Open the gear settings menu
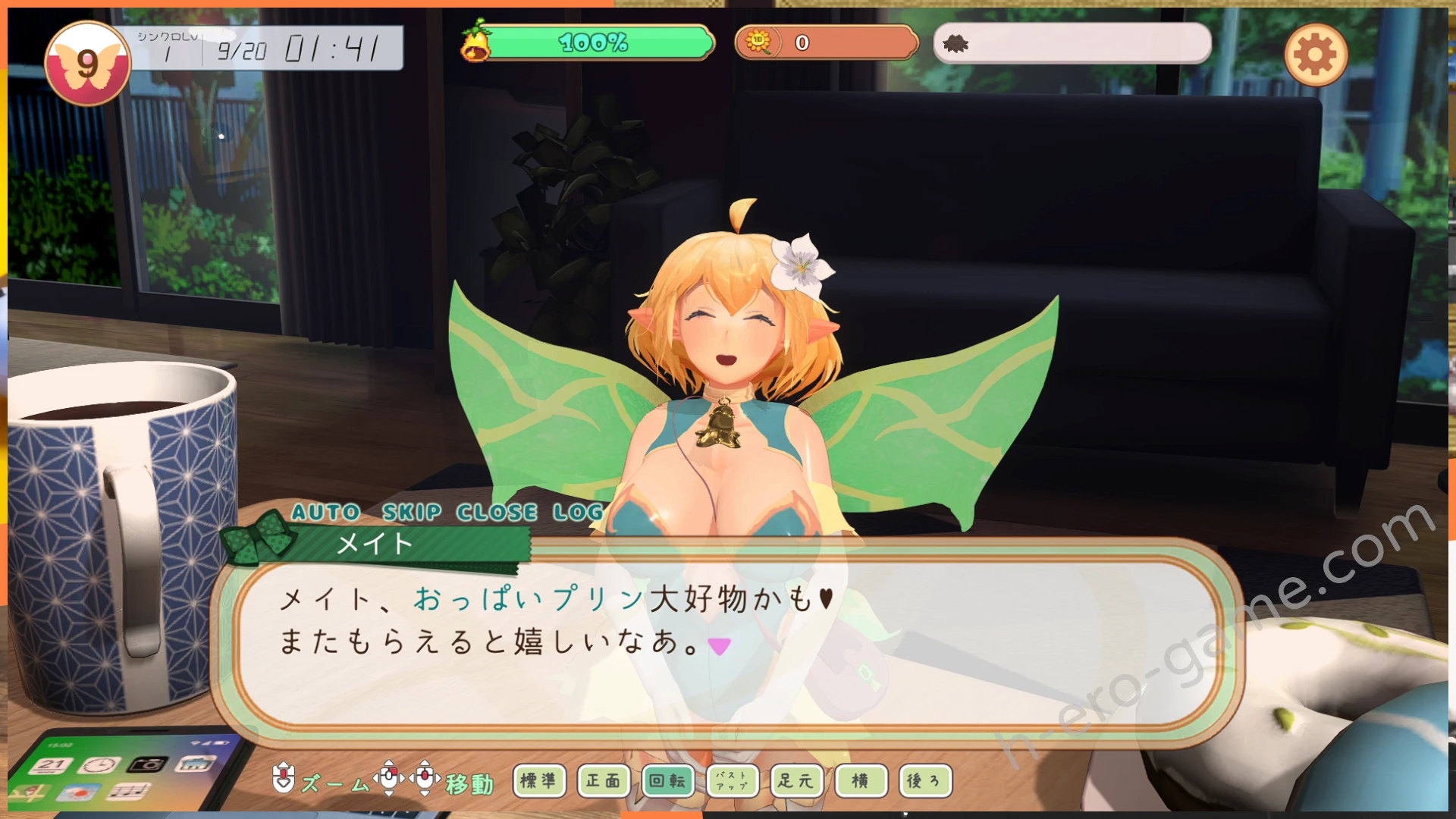This screenshot has height=819, width=1456. pyautogui.click(x=1316, y=55)
